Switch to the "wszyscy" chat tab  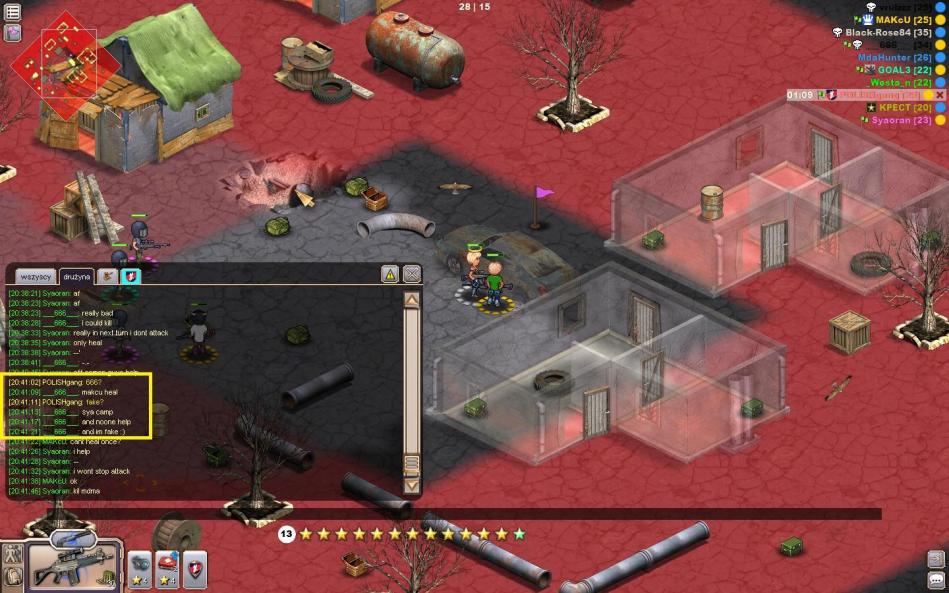tap(35, 276)
